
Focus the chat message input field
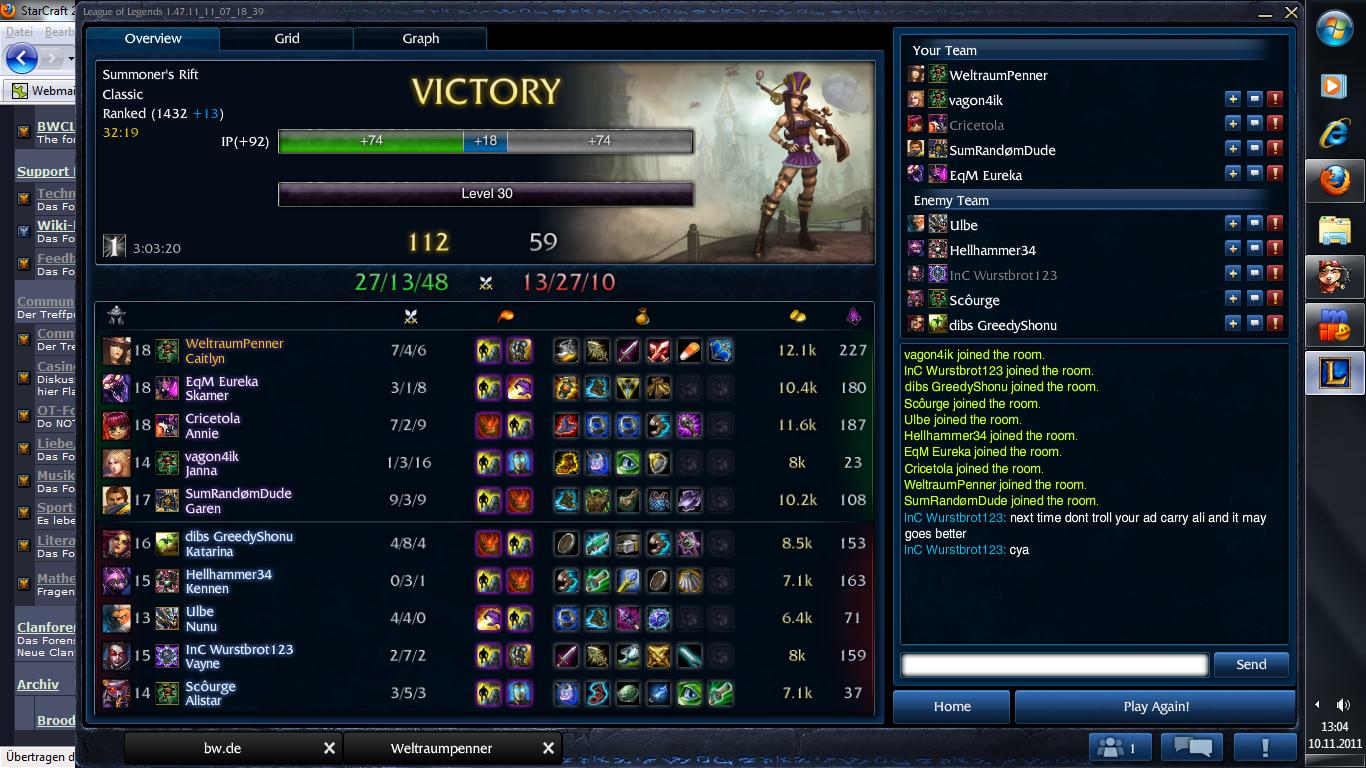[1055, 665]
